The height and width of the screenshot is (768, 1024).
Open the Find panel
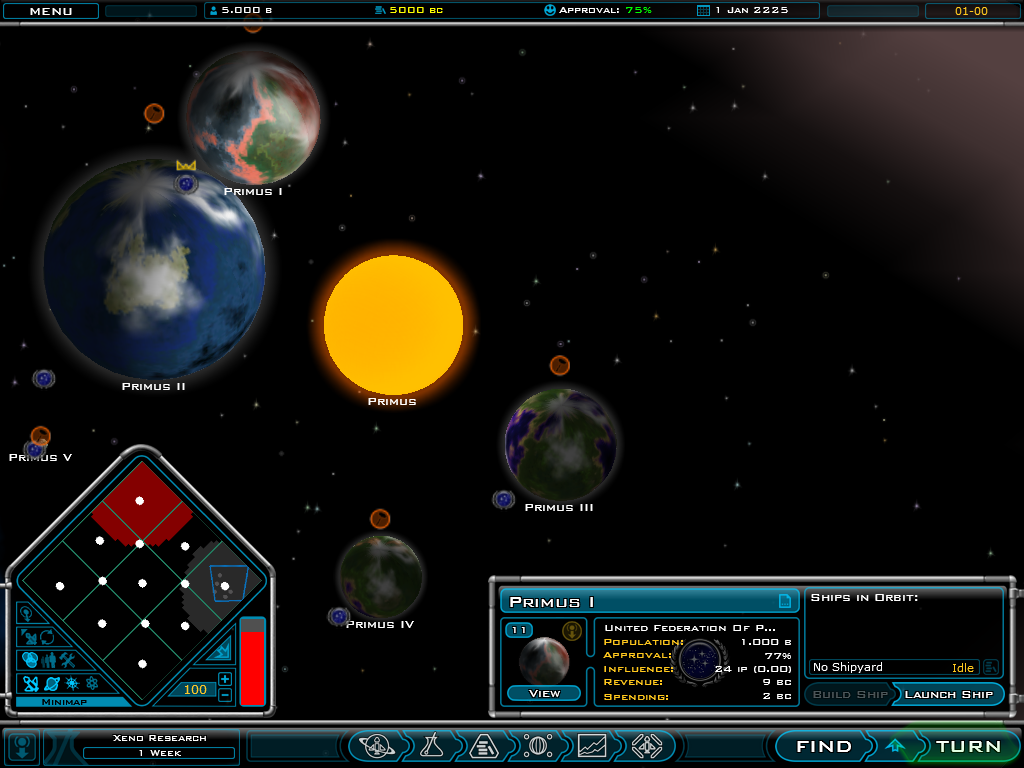[824, 746]
